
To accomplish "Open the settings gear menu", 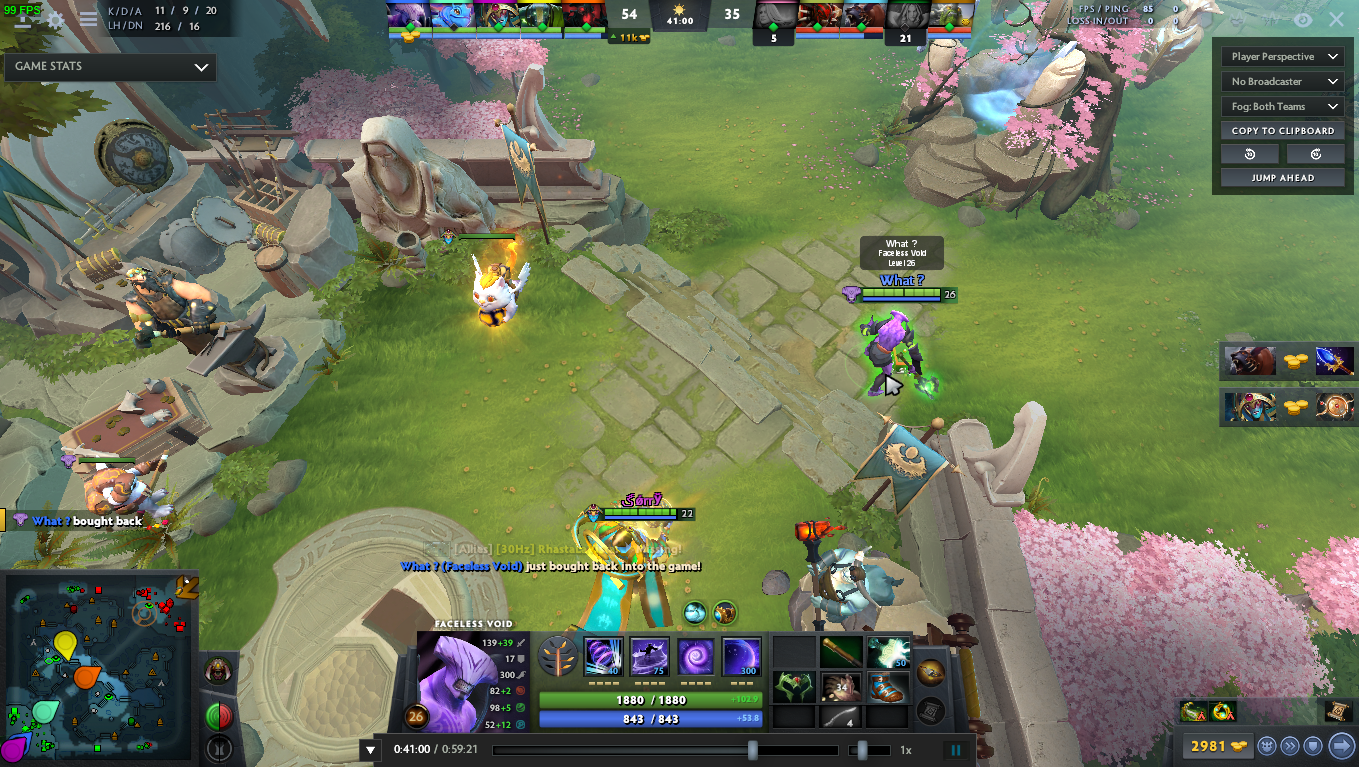I will coord(55,17).
